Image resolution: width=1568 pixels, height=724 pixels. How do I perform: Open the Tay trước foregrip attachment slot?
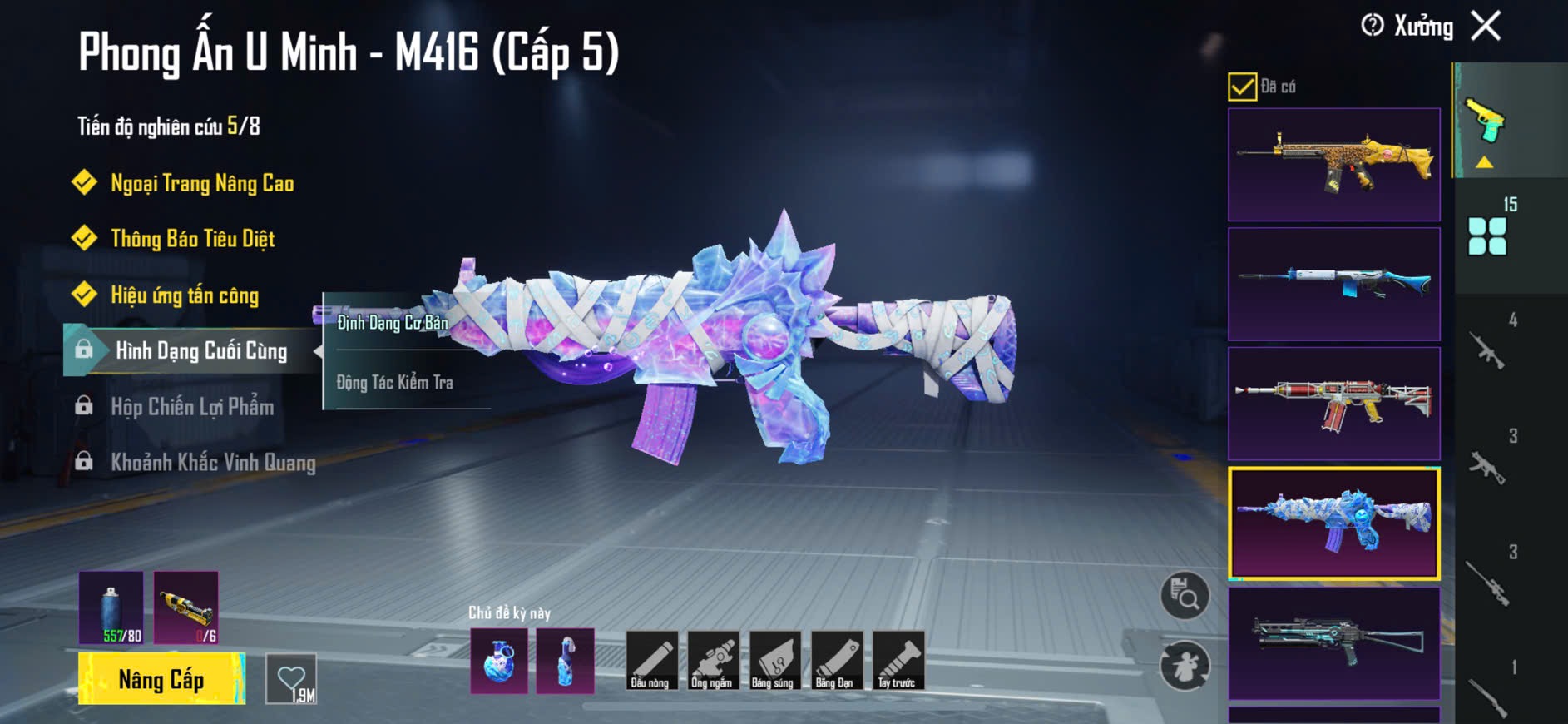(x=898, y=661)
